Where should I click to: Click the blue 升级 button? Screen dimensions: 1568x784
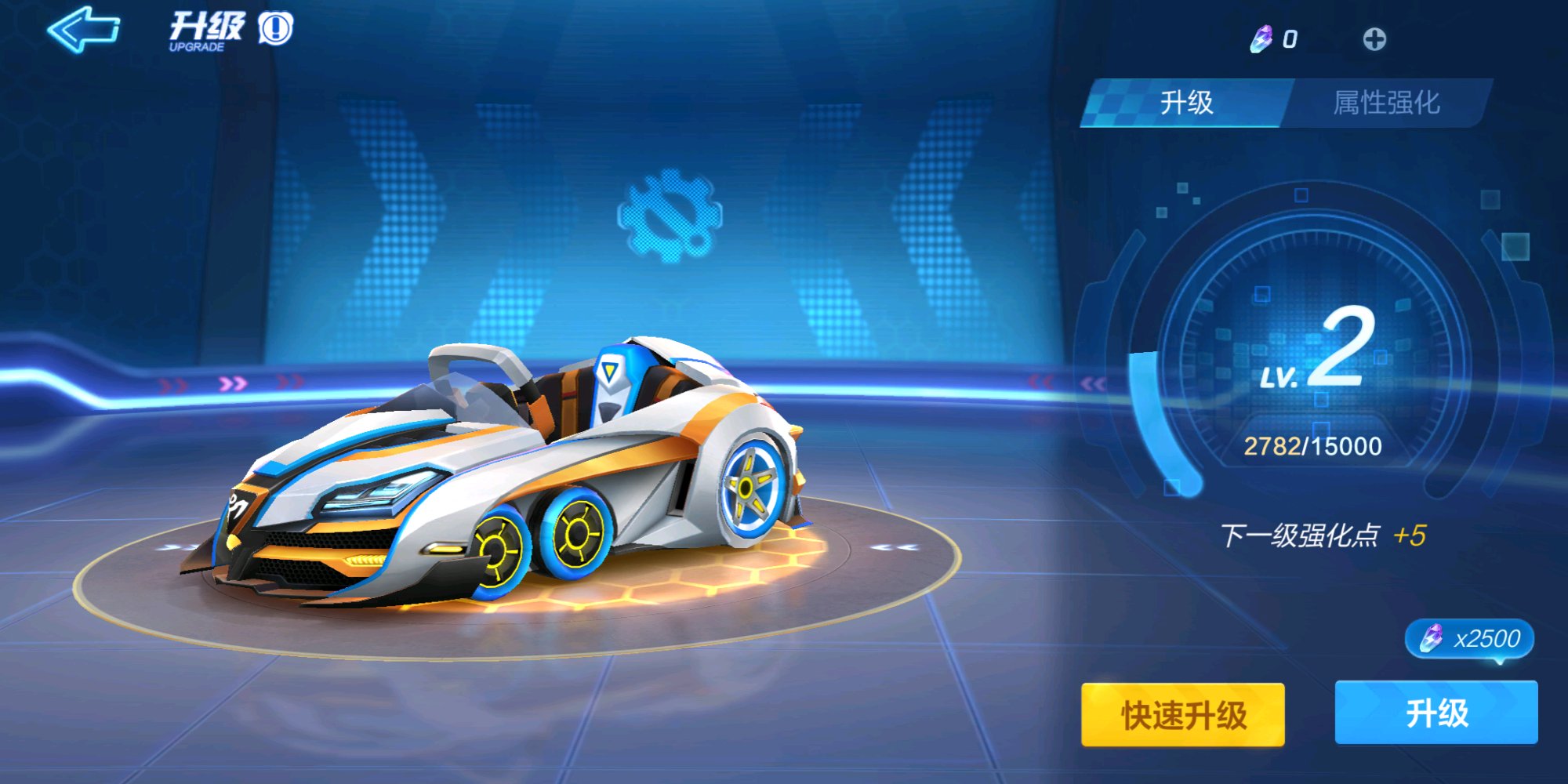click(x=1436, y=713)
